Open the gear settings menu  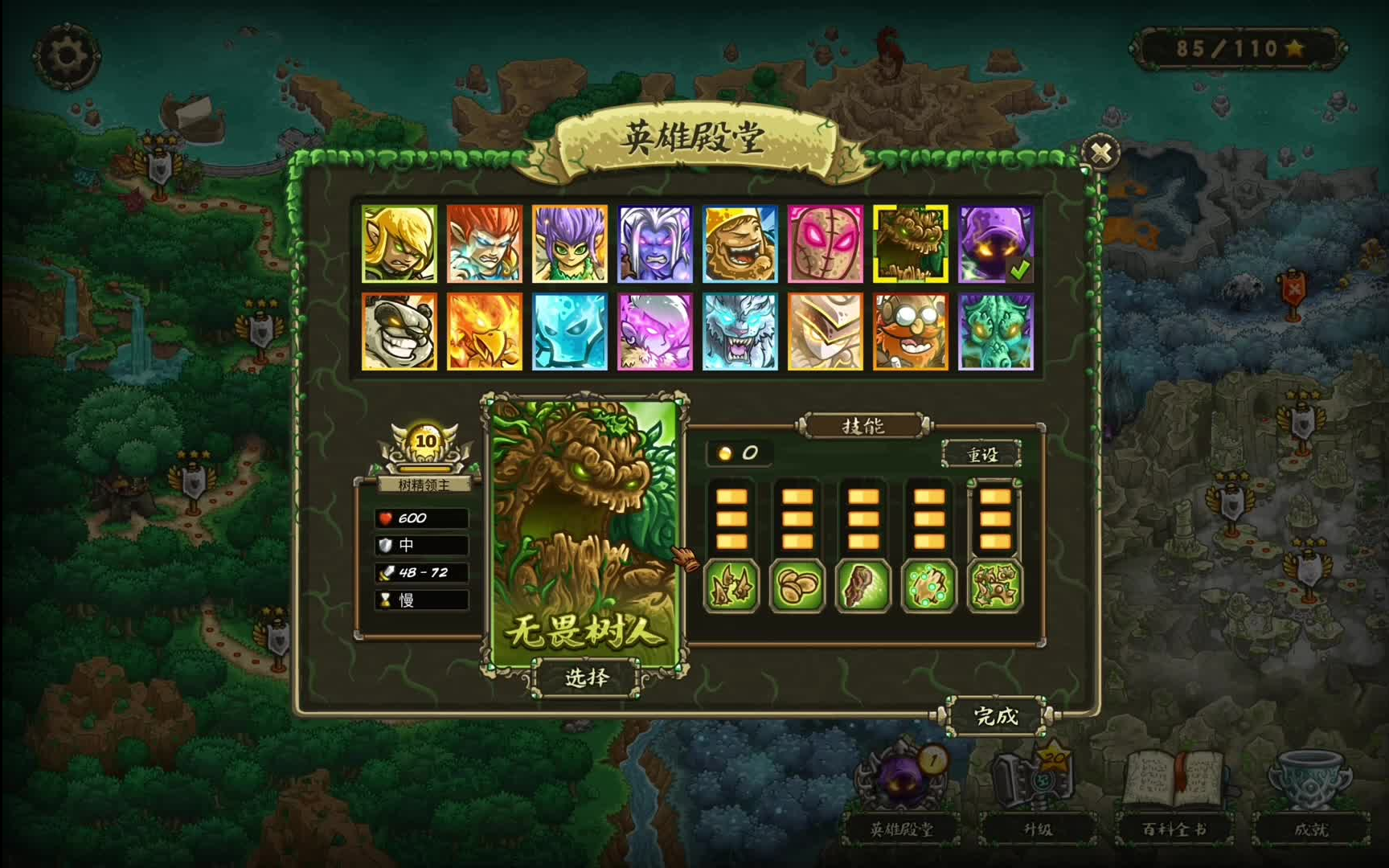coord(66,55)
